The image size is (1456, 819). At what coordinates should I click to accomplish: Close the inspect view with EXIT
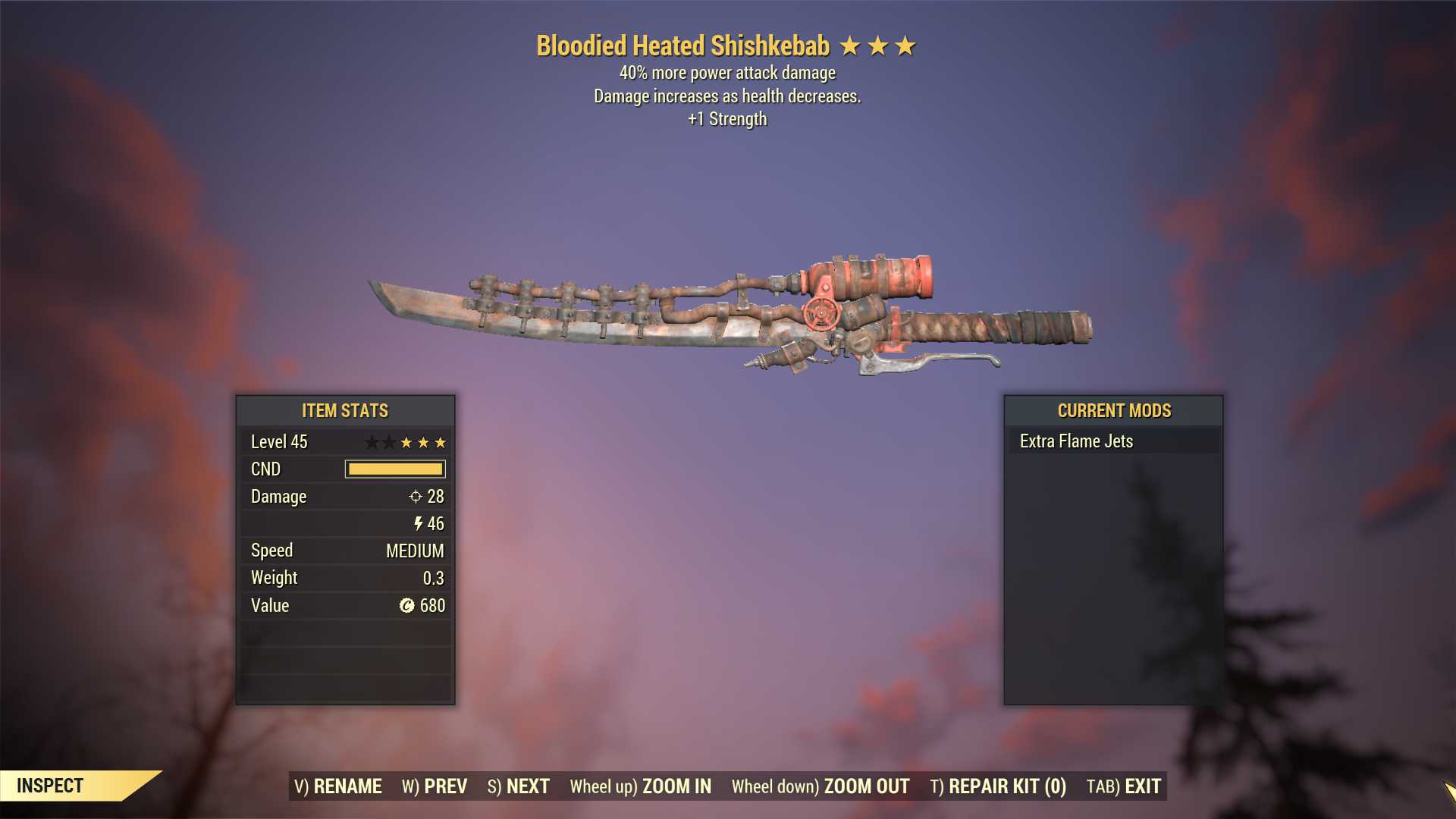pyautogui.click(x=1124, y=786)
